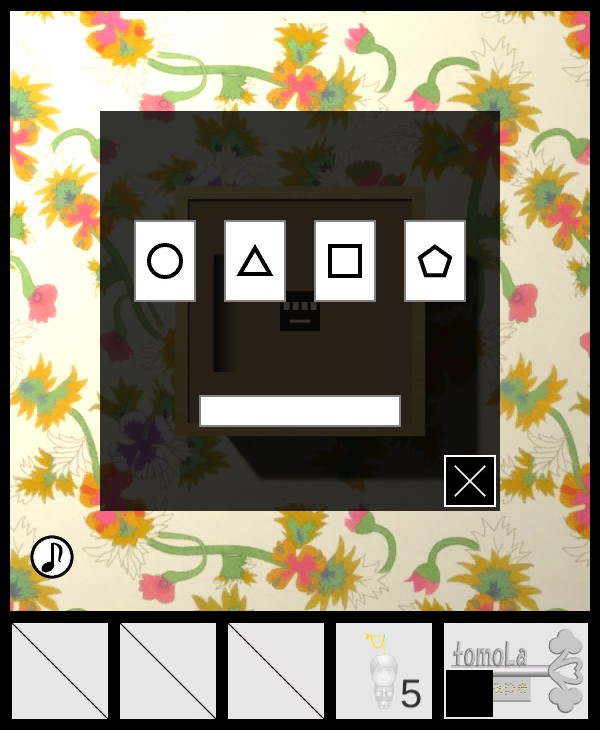This screenshot has width=600, height=730.
Task: Choose the triangle shape button
Action: click(x=255, y=261)
